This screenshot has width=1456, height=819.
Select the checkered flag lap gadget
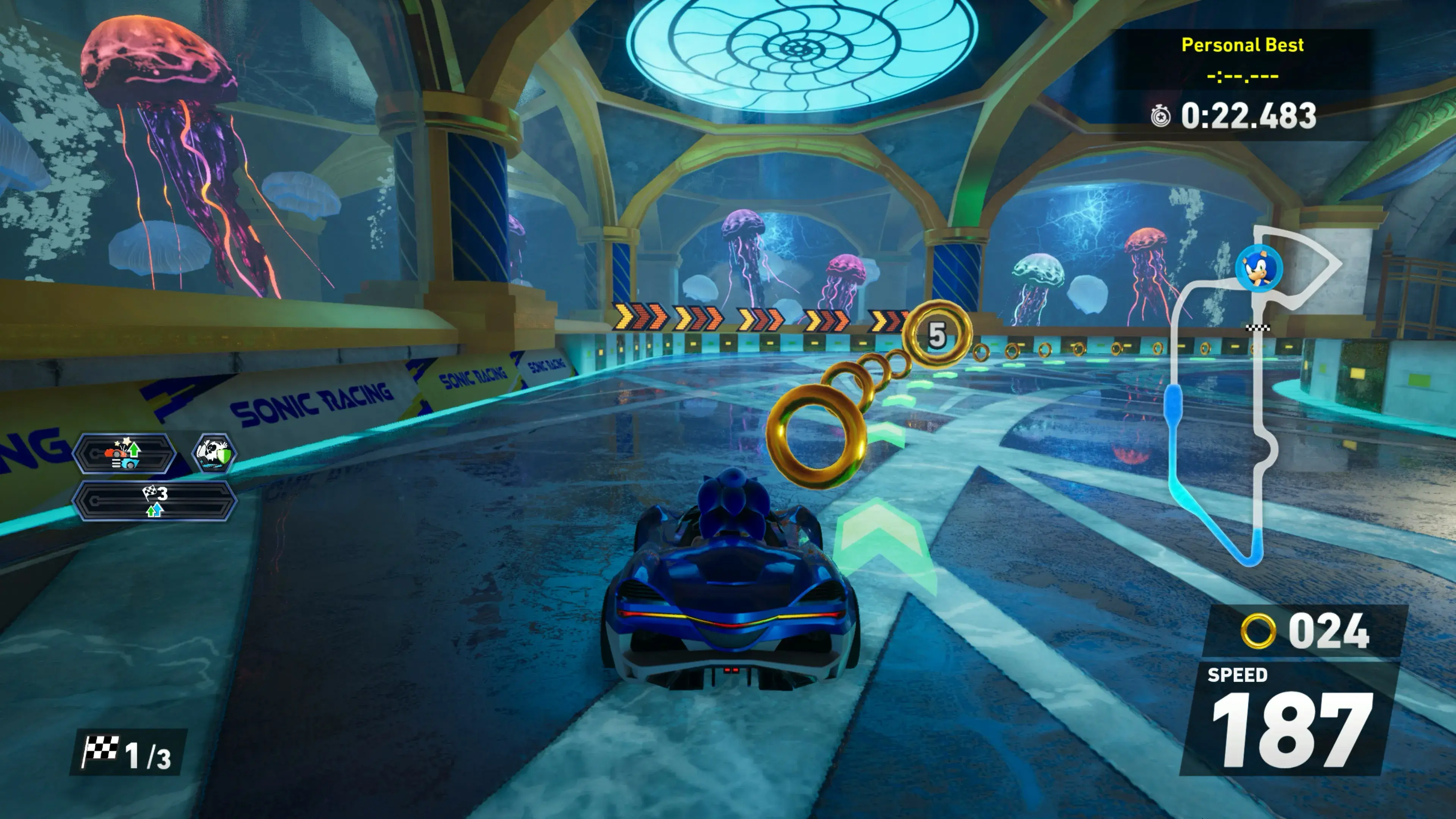pyautogui.click(x=154, y=501)
